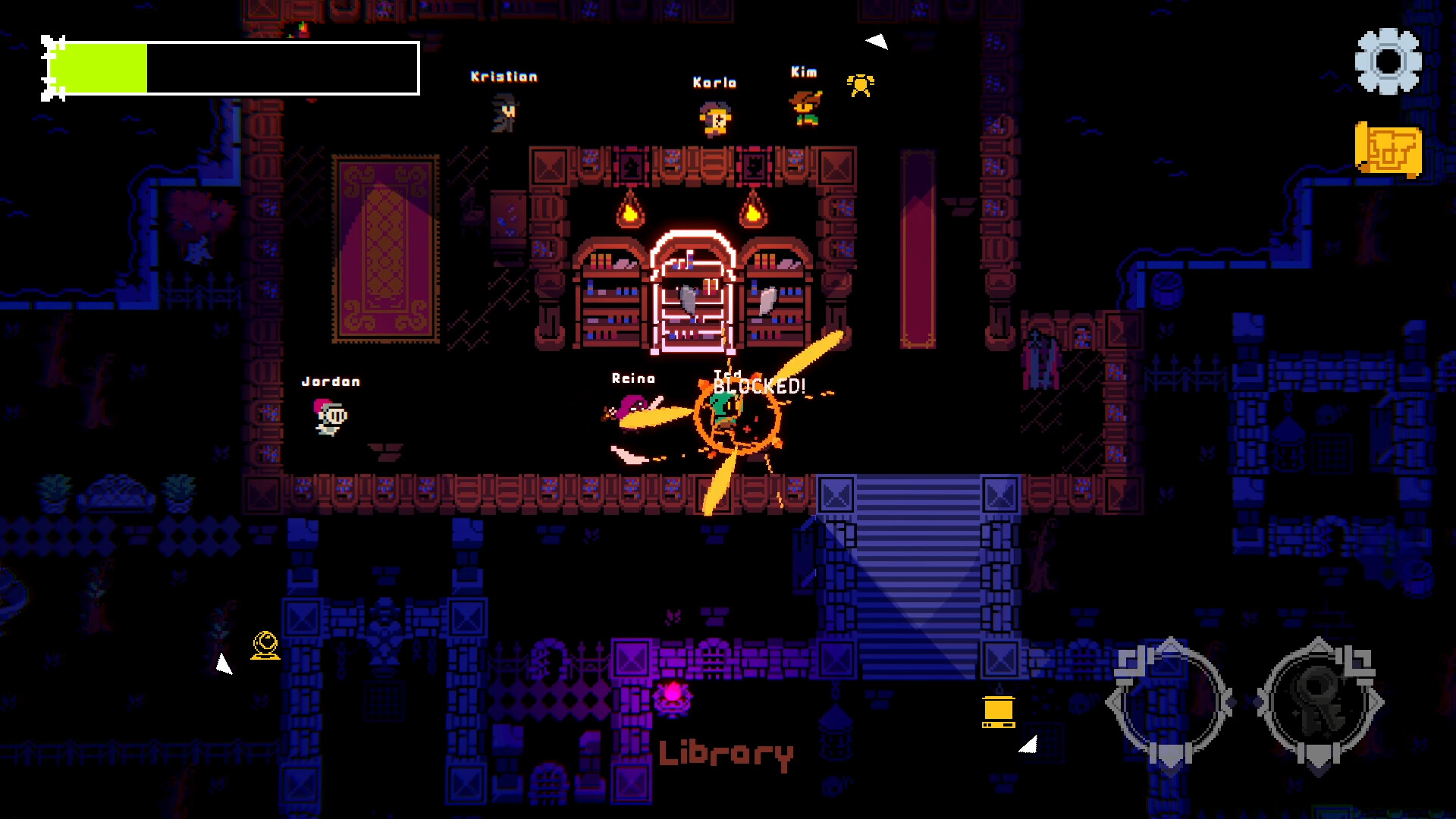1456x819 pixels.
Task: Click the white arrow marker near the bottom left corner
Action: (x=225, y=662)
